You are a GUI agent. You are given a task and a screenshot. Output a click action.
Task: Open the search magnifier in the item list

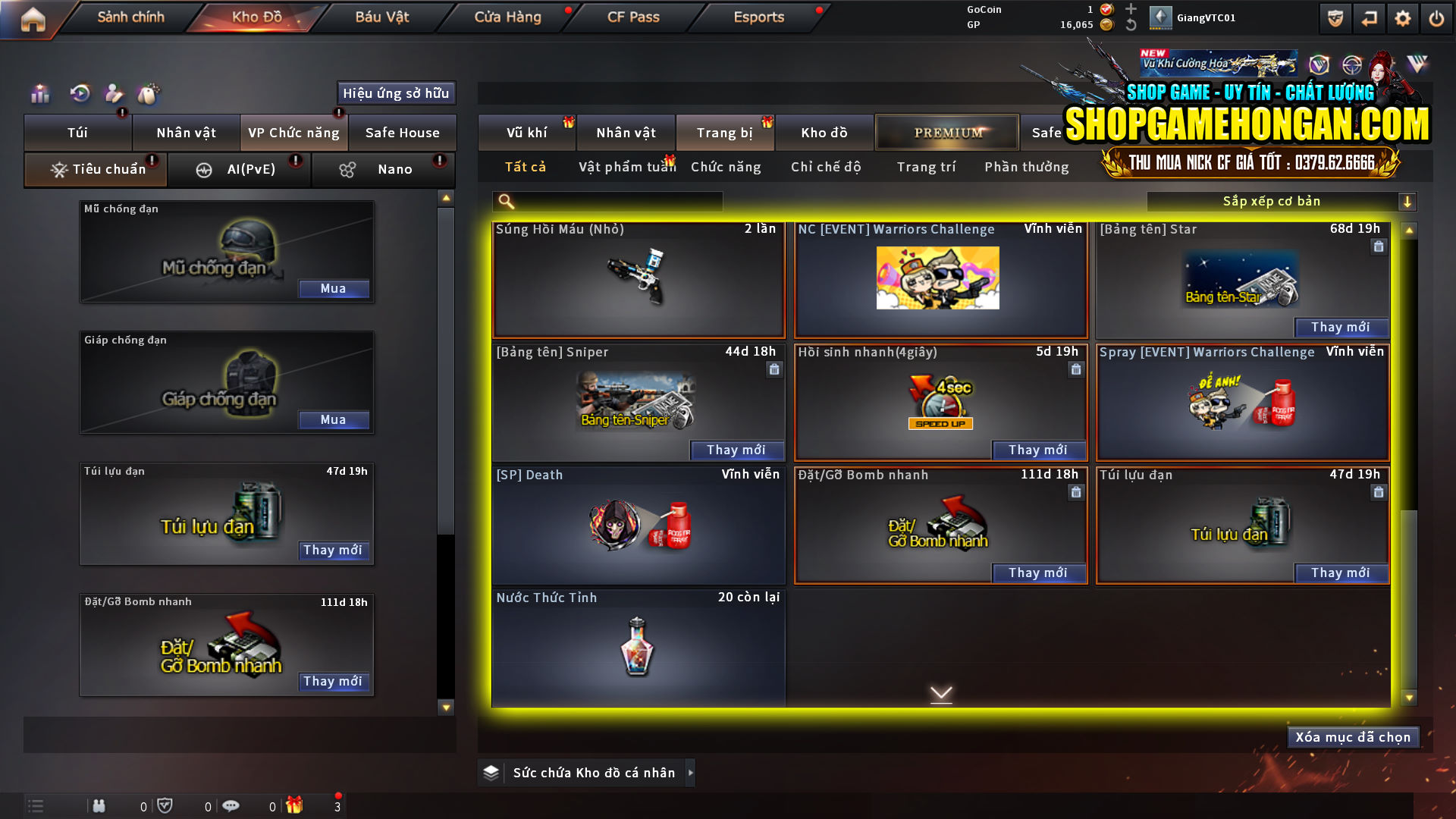[504, 201]
